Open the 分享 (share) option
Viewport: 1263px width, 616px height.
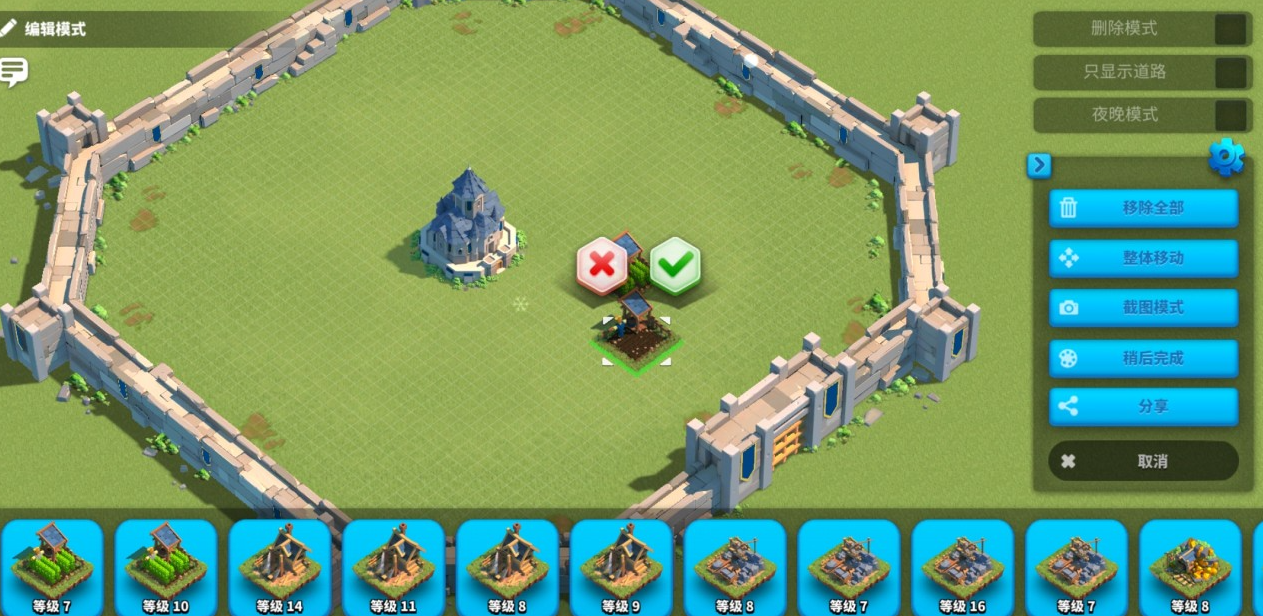click(x=1143, y=407)
